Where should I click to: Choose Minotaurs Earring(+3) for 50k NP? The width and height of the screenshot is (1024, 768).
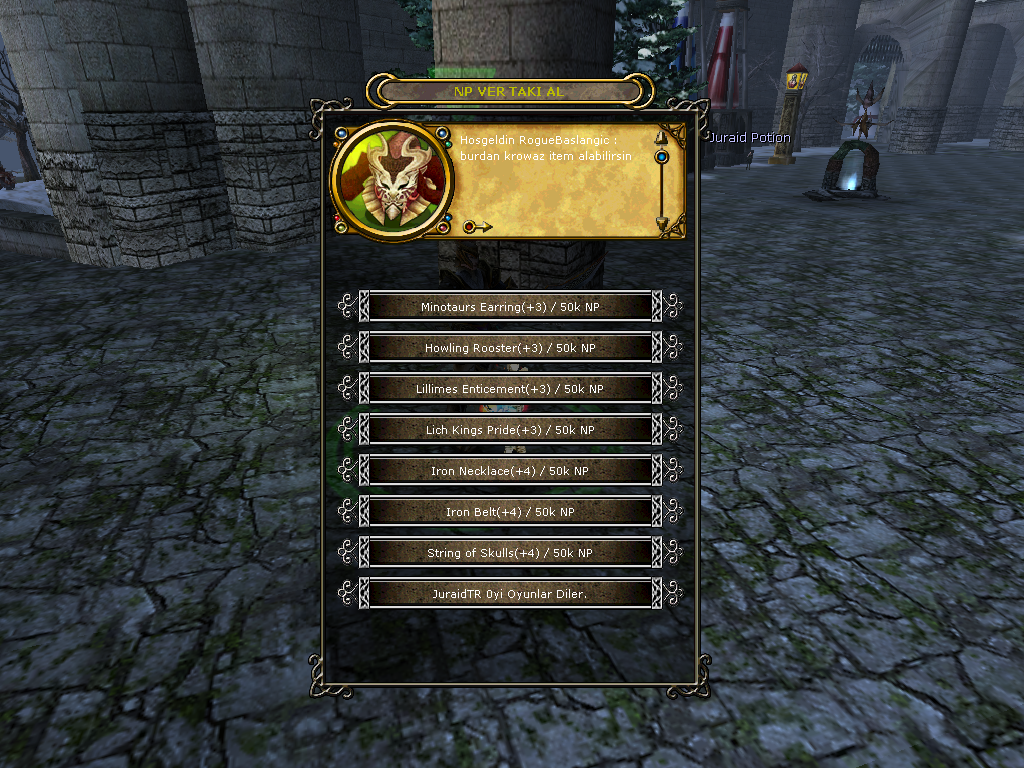click(x=510, y=307)
